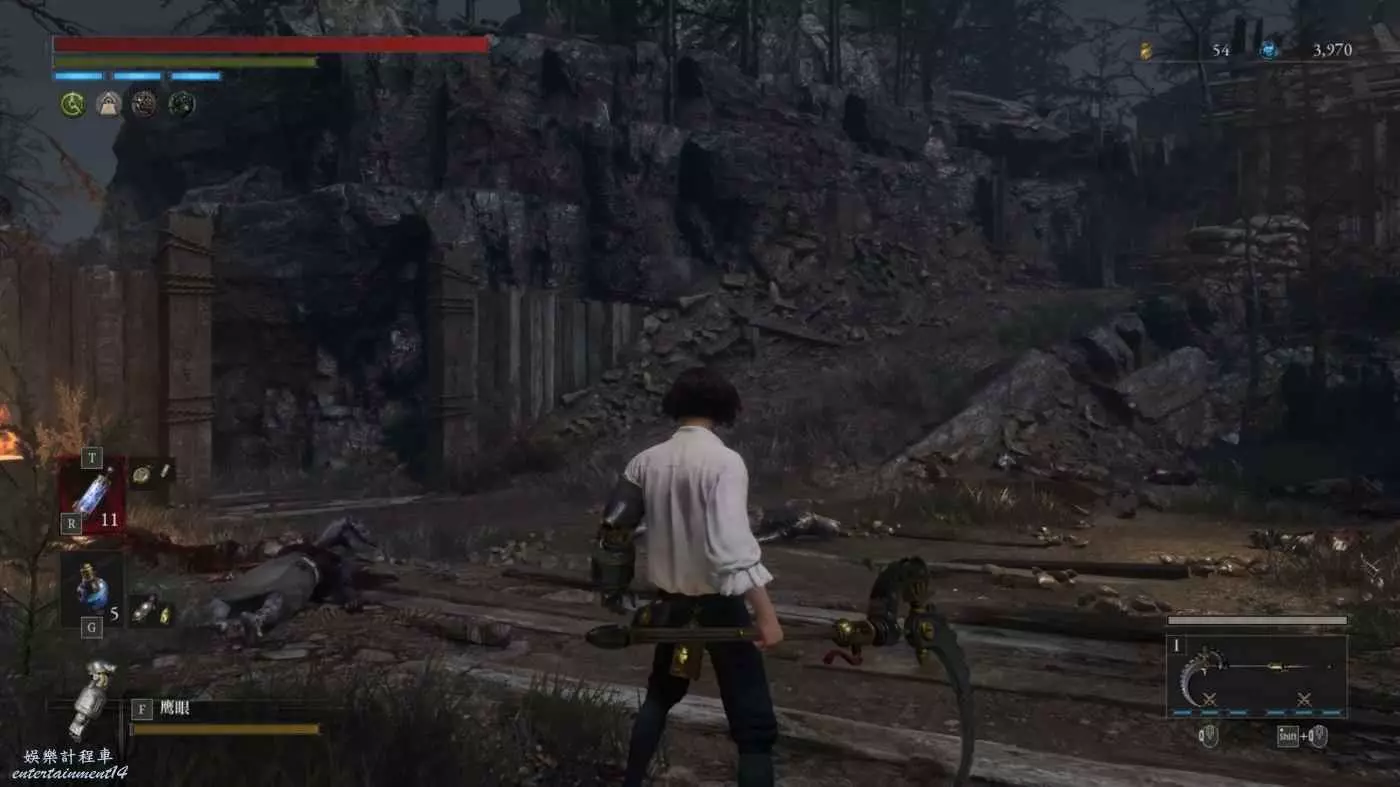Click the green circular status buff icon
This screenshot has width=1400, height=787.
click(72, 103)
